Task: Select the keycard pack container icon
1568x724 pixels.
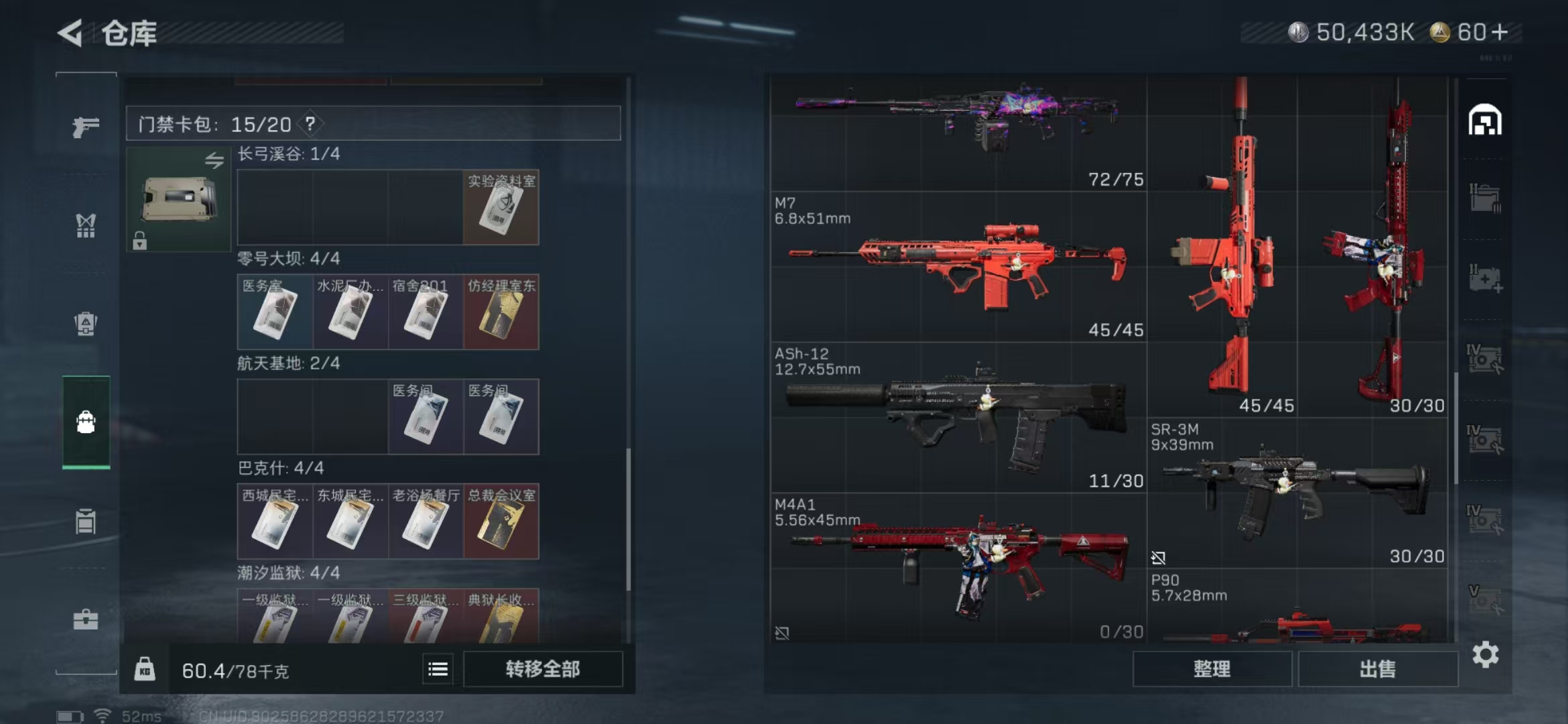Action: [x=178, y=199]
